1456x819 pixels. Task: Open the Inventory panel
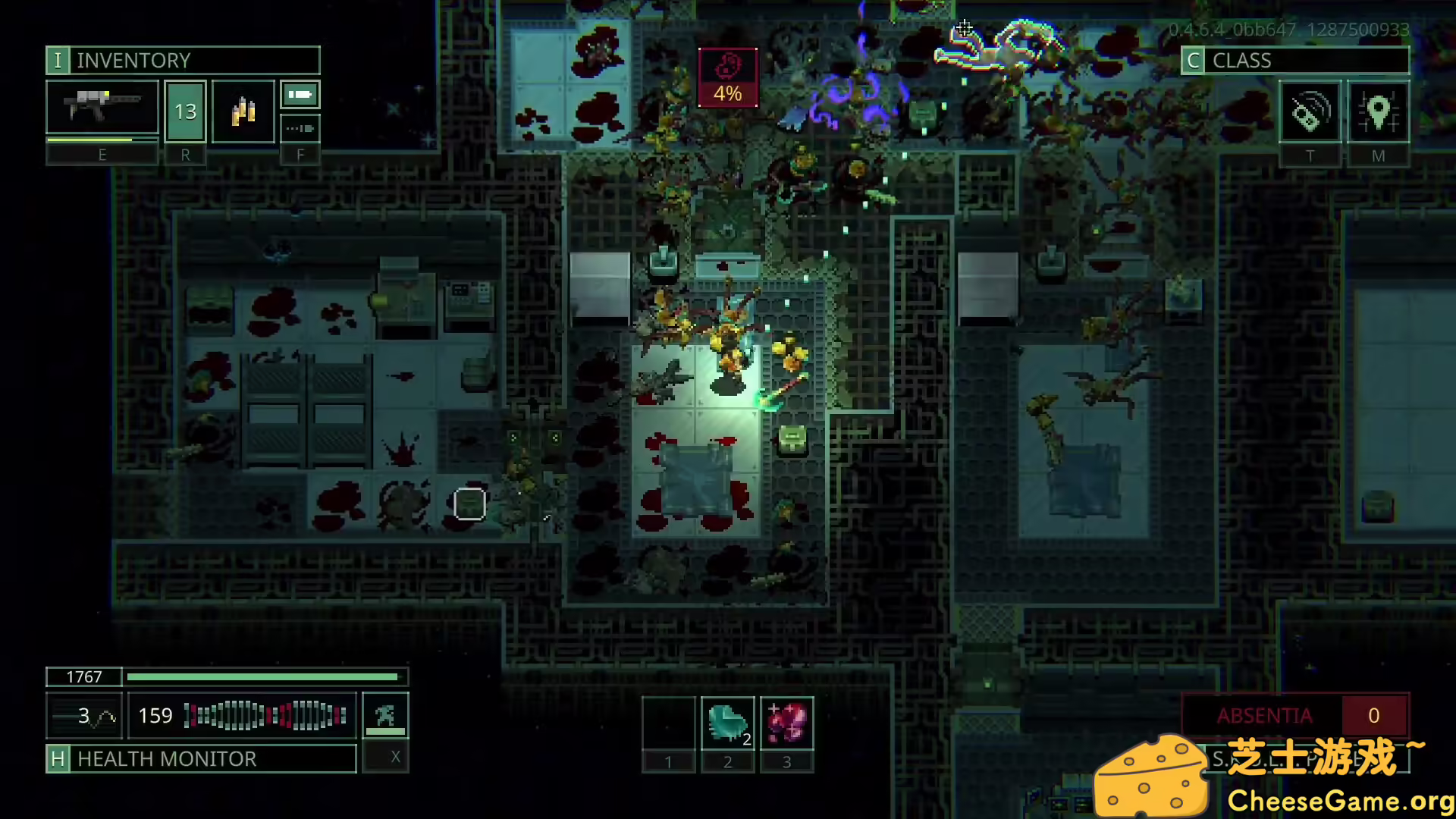[182, 61]
